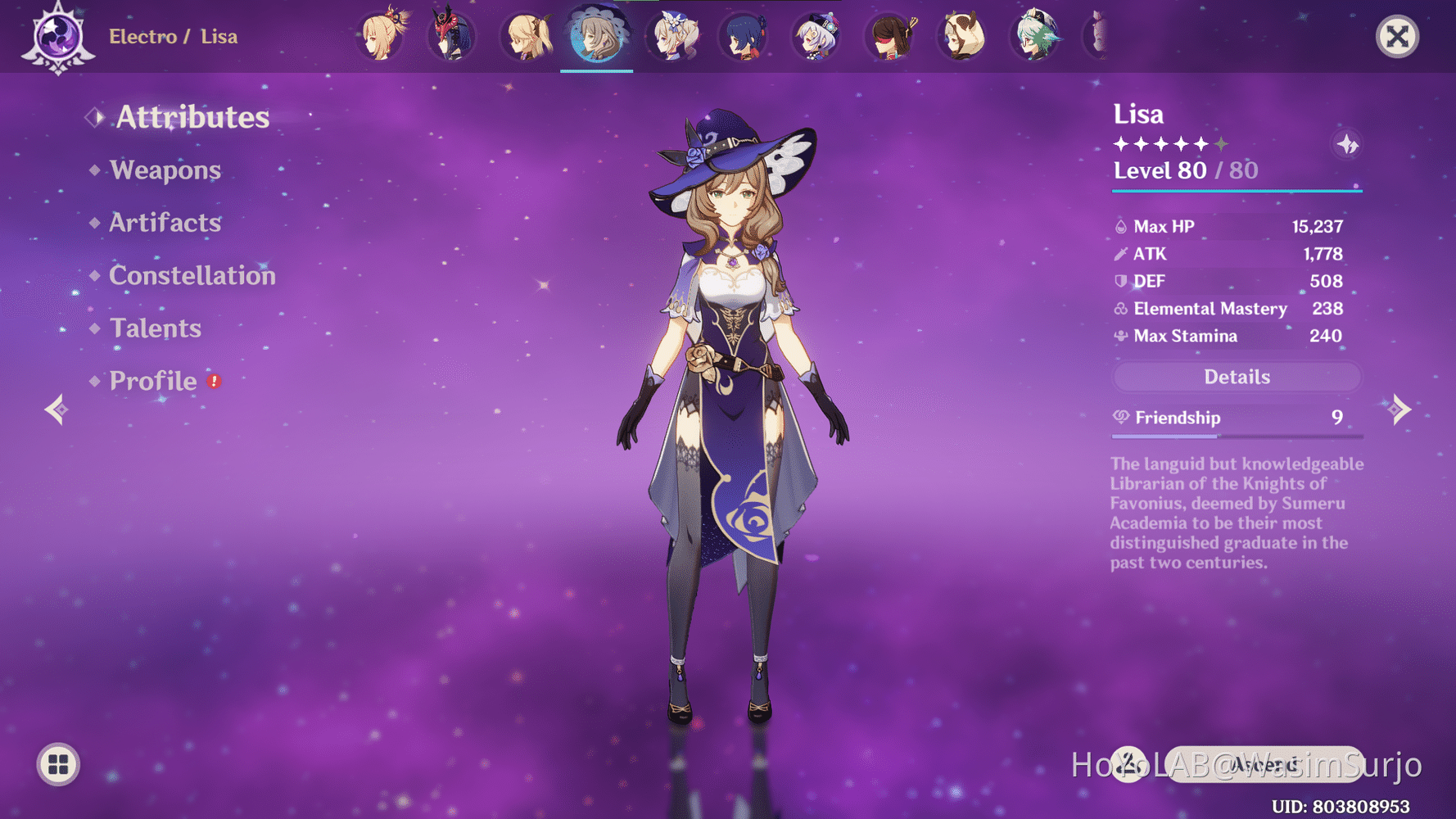This screenshot has height=819, width=1456.
Task: Switch to the previous character arrow
Action: click(56, 409)
